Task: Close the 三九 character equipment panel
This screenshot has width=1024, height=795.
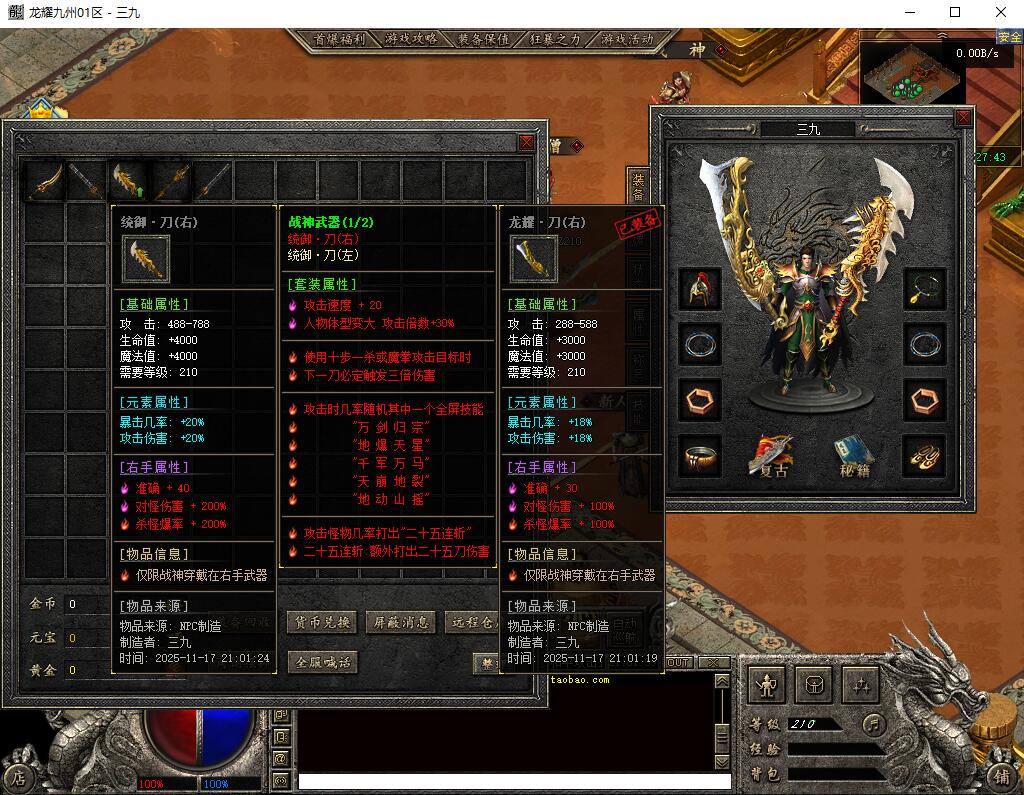Action: [963, 118]
